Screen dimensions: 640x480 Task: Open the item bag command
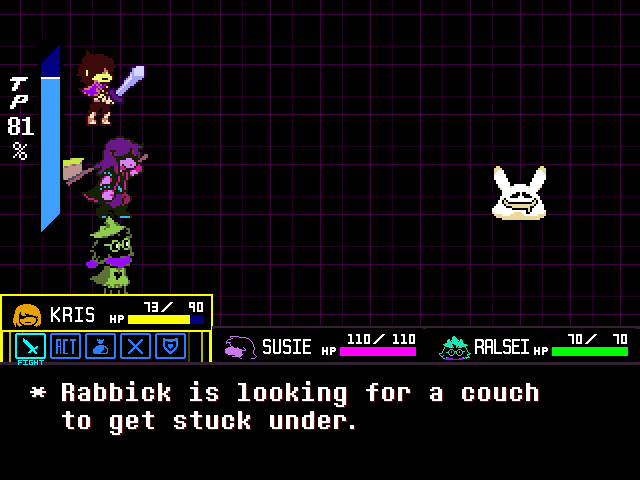pyautogui.click(x=101, y=346)
